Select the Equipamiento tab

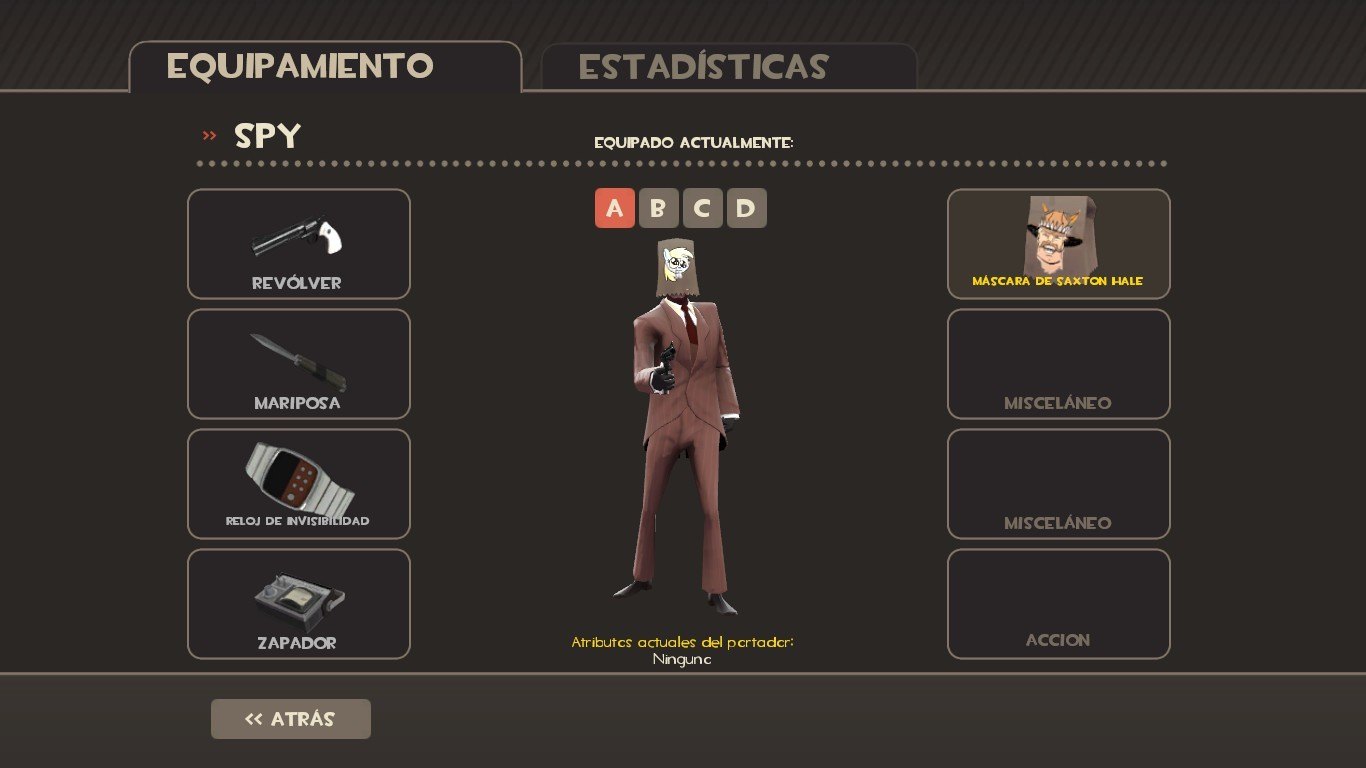pos(325,67)
